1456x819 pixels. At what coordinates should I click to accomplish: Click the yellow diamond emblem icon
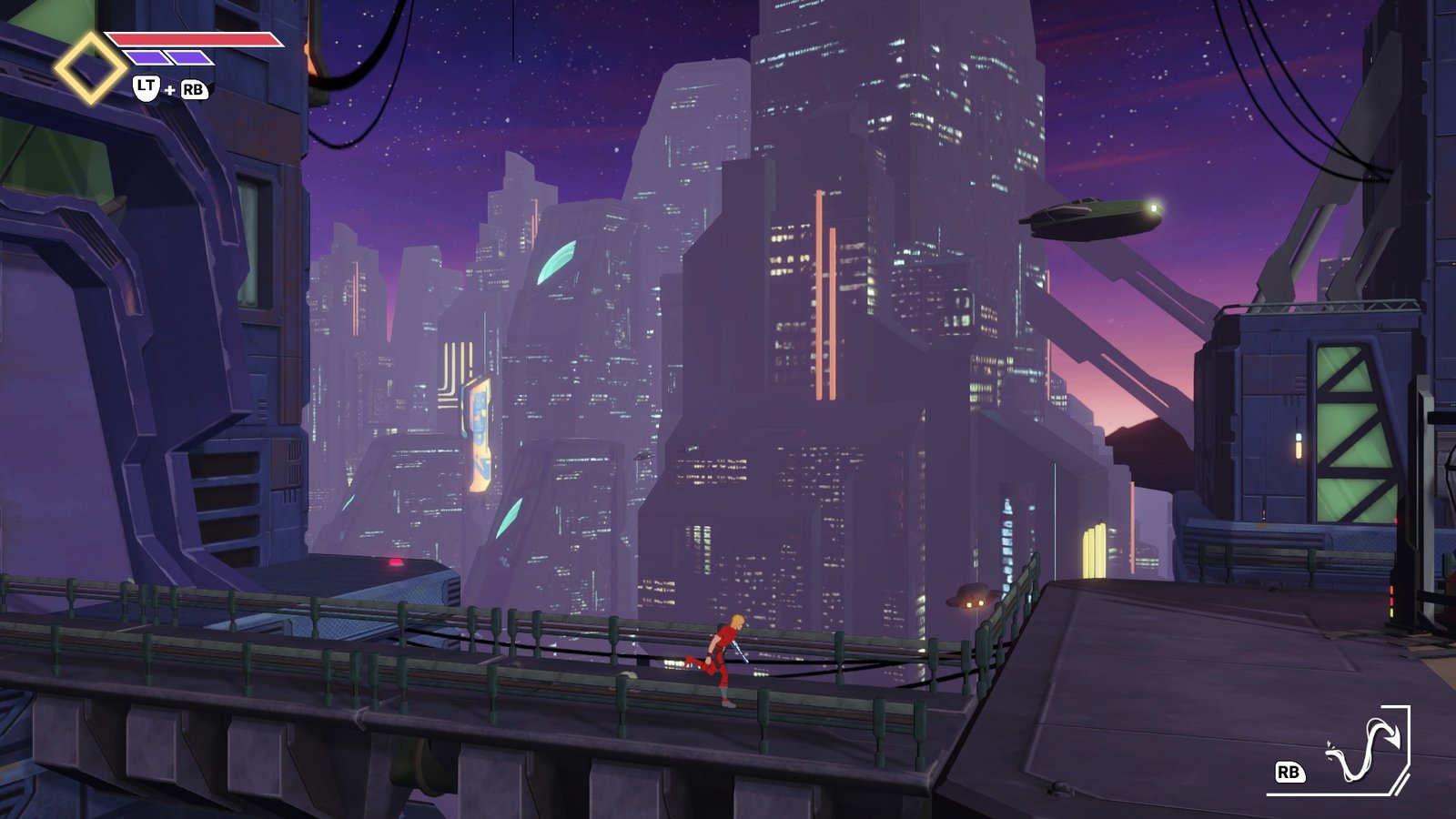coord(90,67)
